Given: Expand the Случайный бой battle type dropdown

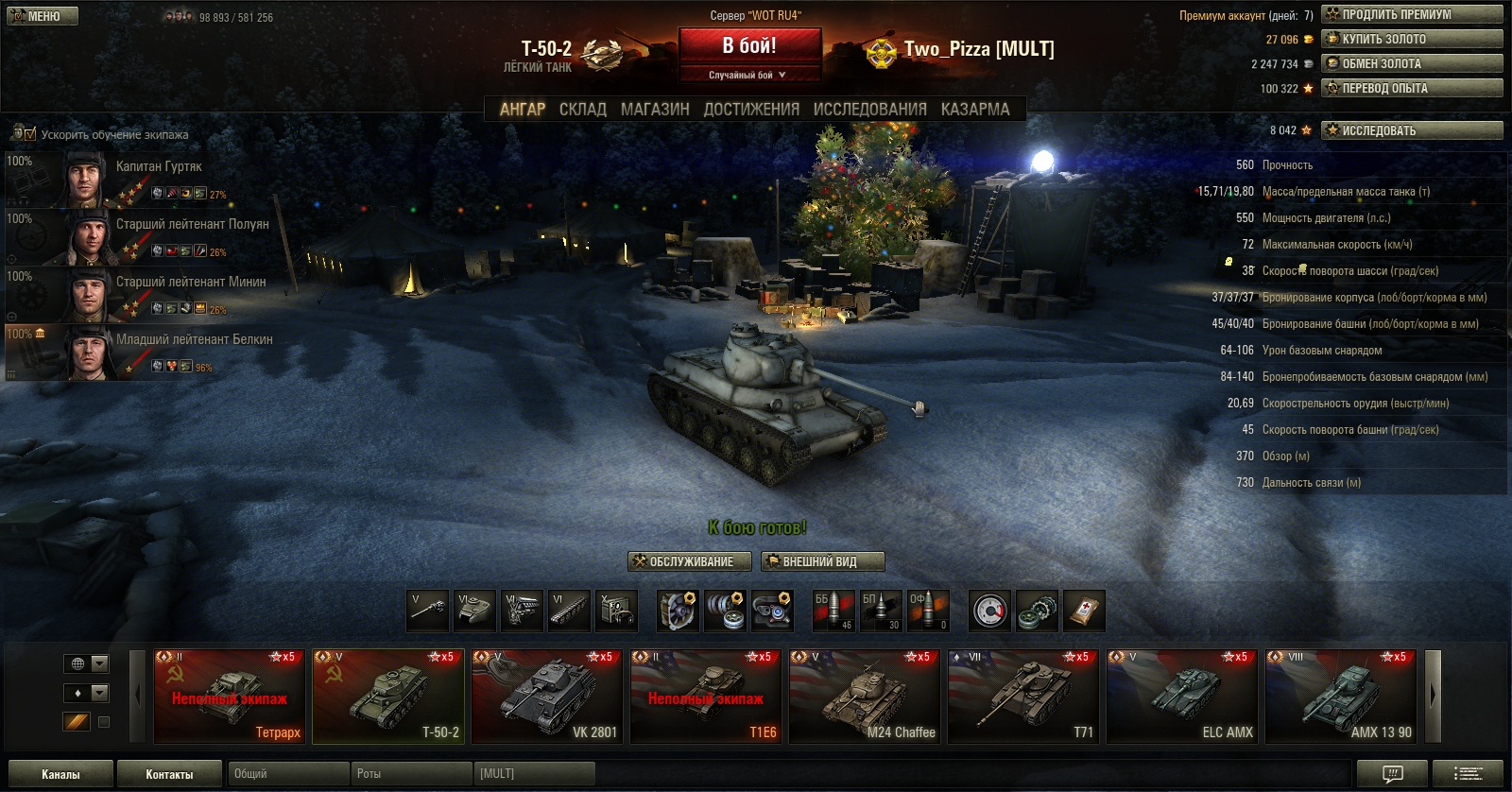Looking at the screenshot, I should 748,75.
